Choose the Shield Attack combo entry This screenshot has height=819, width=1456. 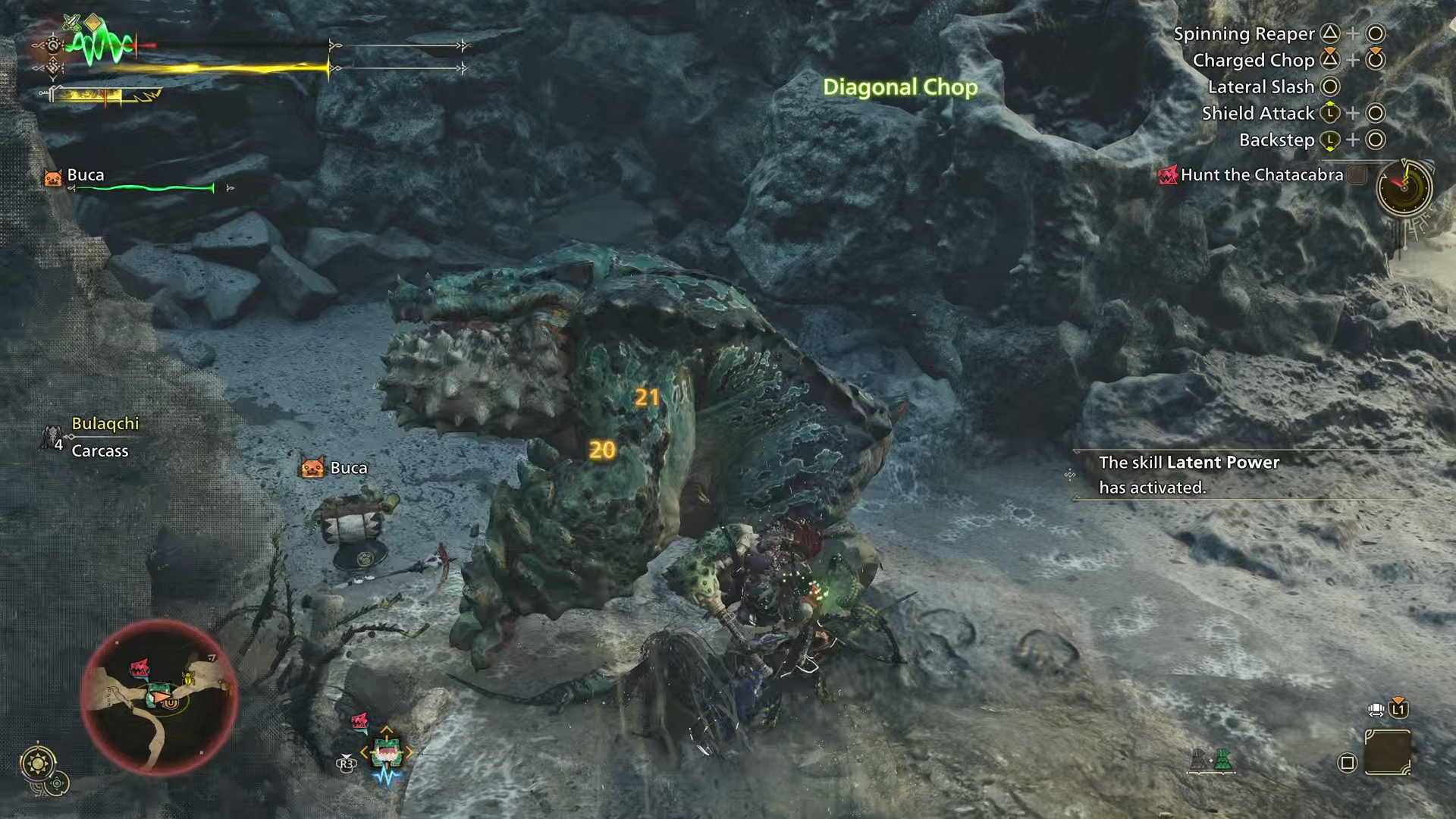pyautogui.click(x=1257, y=114)
